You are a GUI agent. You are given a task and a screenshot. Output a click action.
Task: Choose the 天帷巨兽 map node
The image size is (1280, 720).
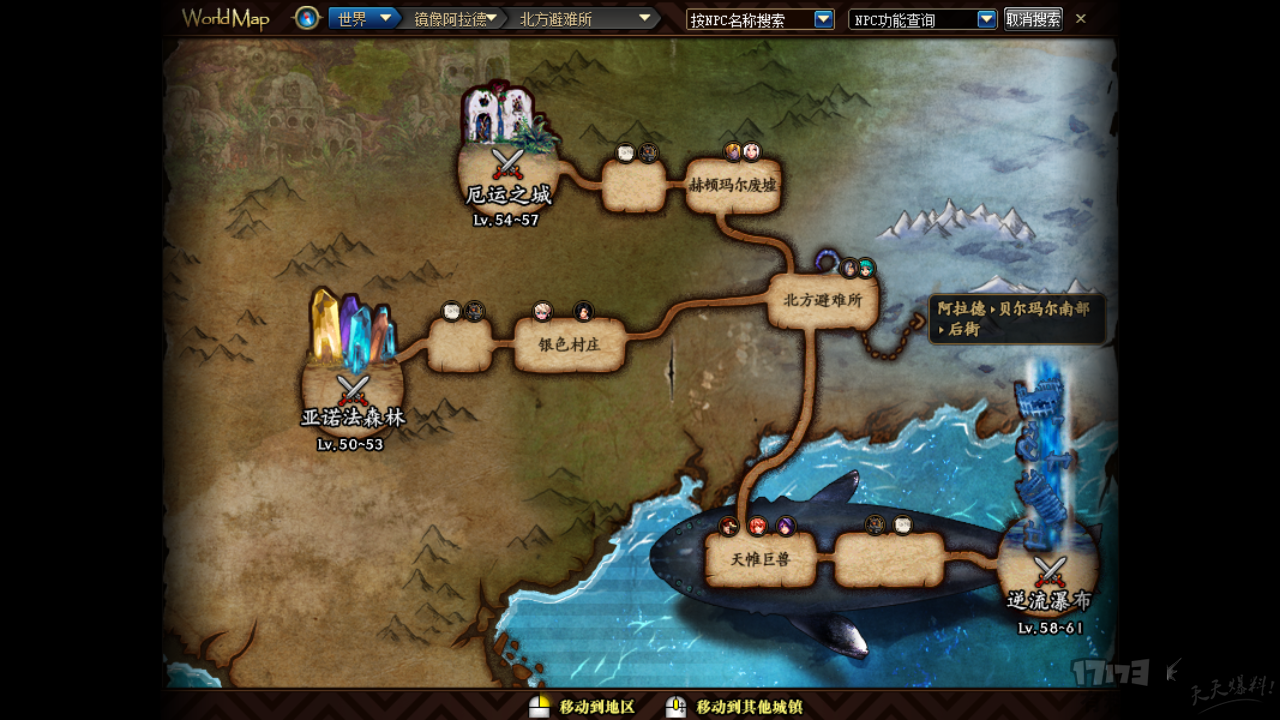click(761, 560)
